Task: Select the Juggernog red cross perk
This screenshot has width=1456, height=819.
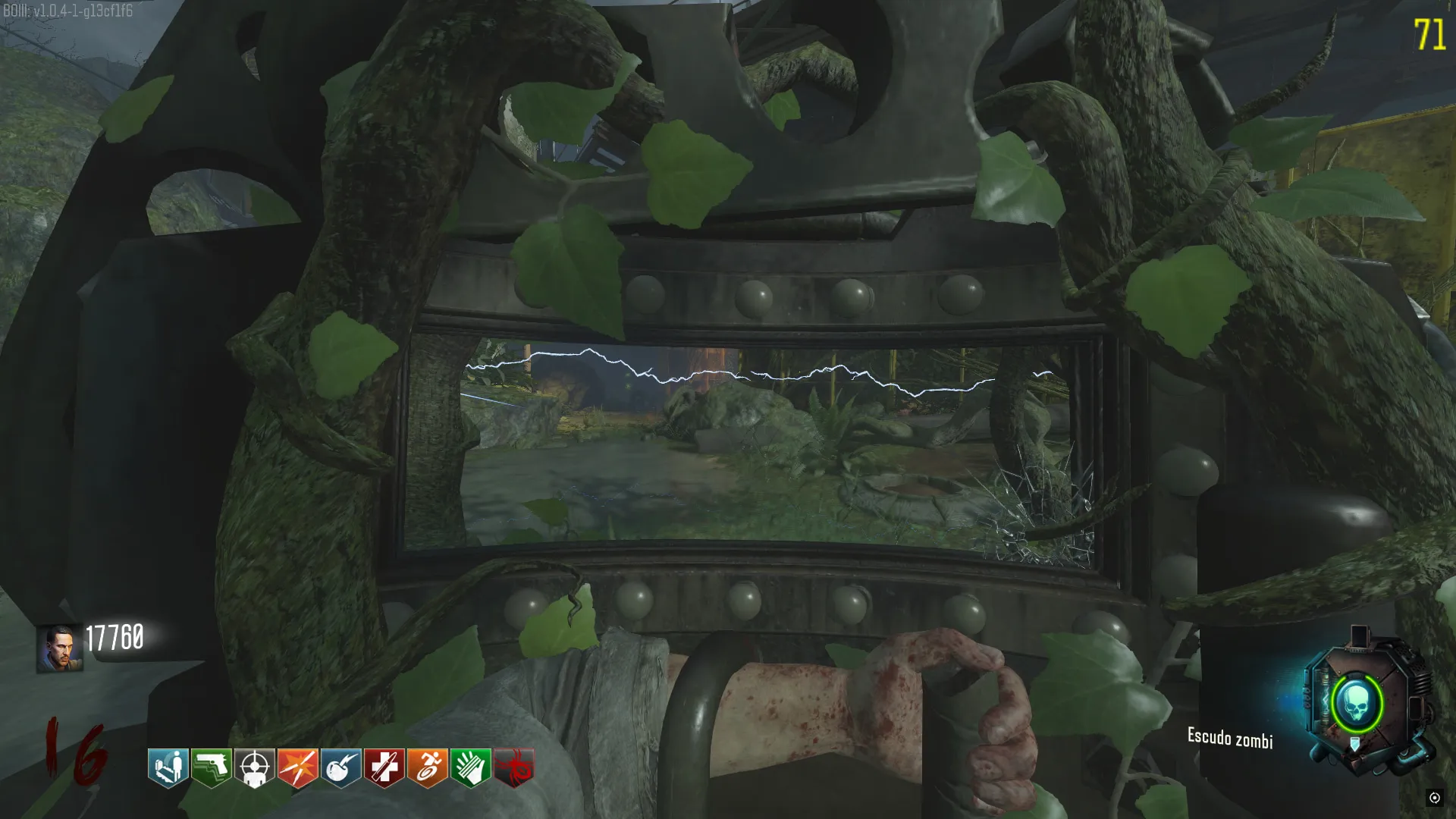Action: click(x=384, y=767)
